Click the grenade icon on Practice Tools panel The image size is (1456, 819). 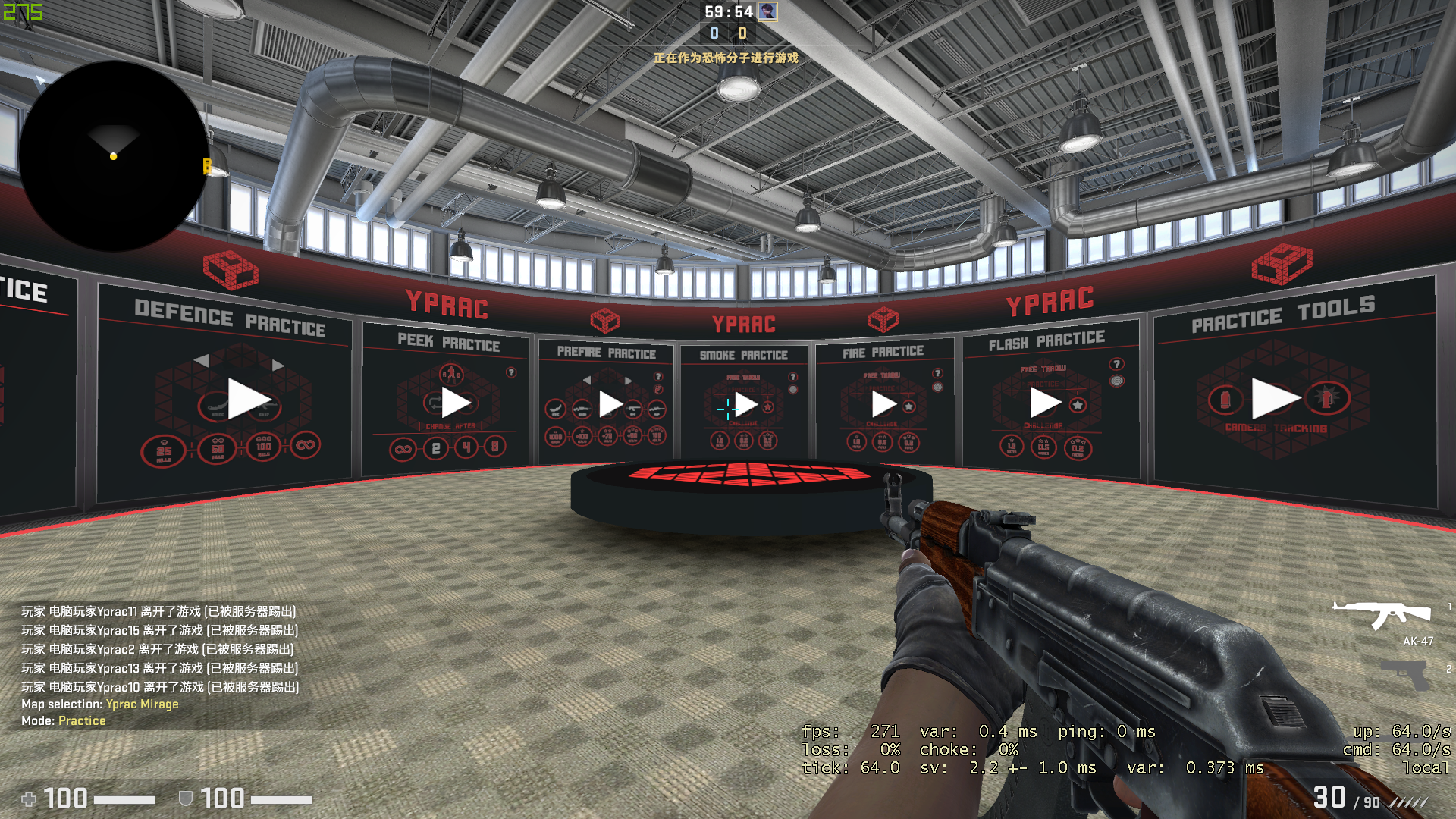tap(1225, 400)
